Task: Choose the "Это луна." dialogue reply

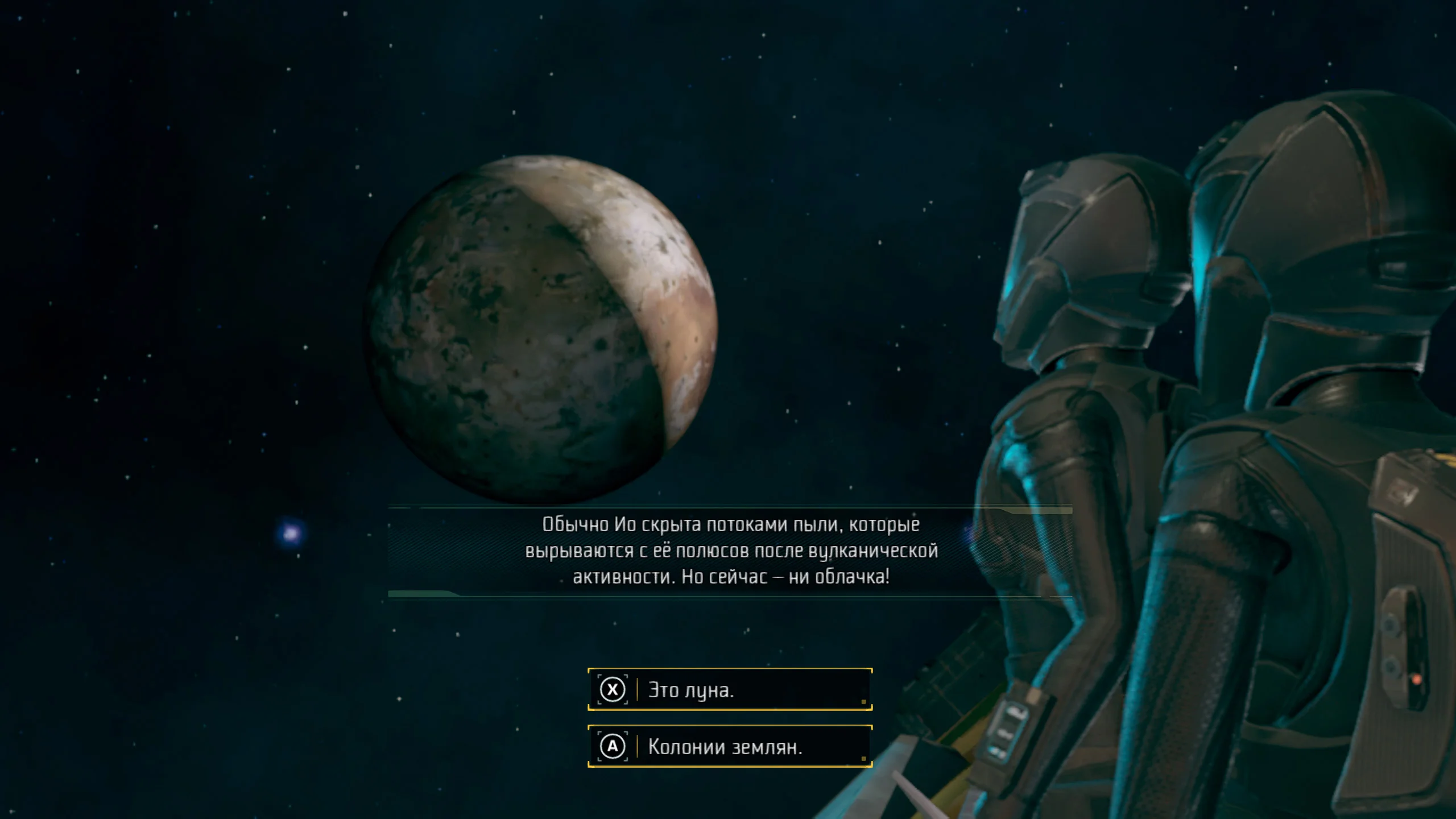Action: click(730, 690)
